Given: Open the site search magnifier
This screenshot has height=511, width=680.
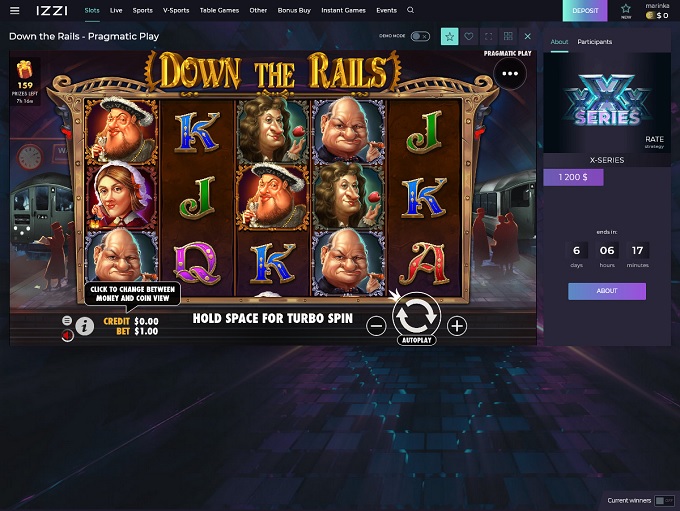Looking at the screenshot, I should pos(410,10).
